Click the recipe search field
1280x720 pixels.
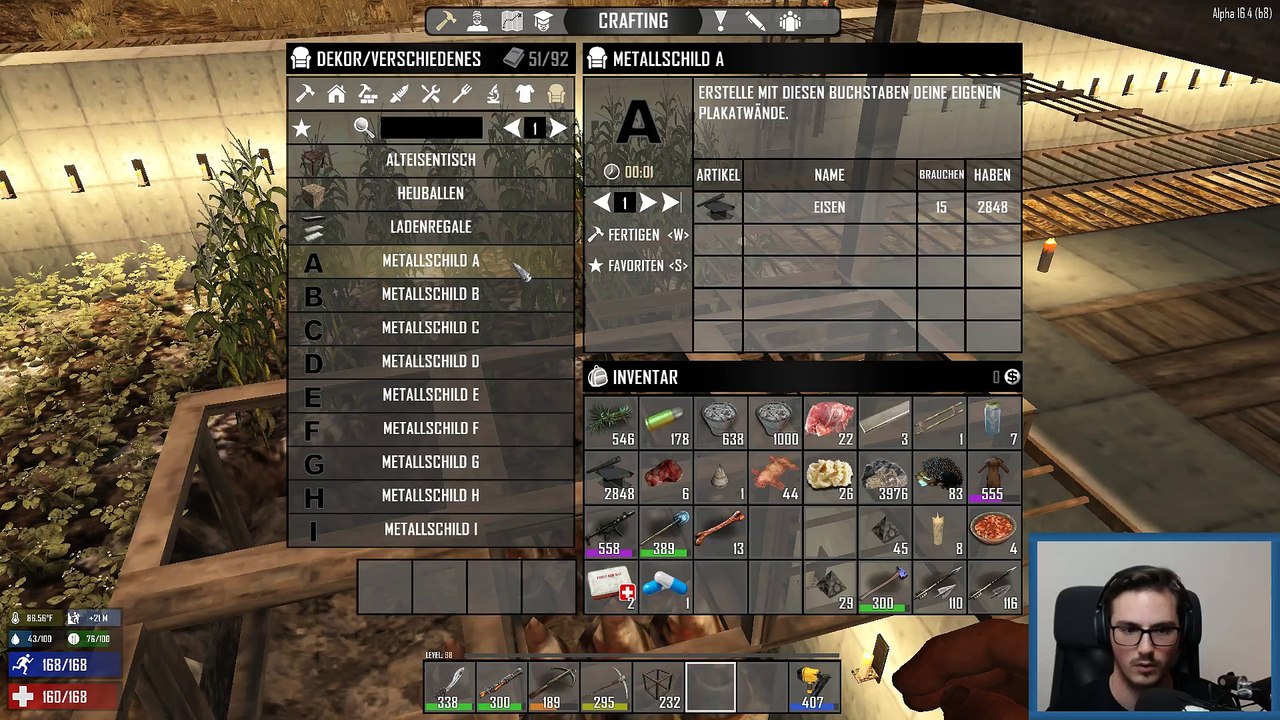pos(431,128)
